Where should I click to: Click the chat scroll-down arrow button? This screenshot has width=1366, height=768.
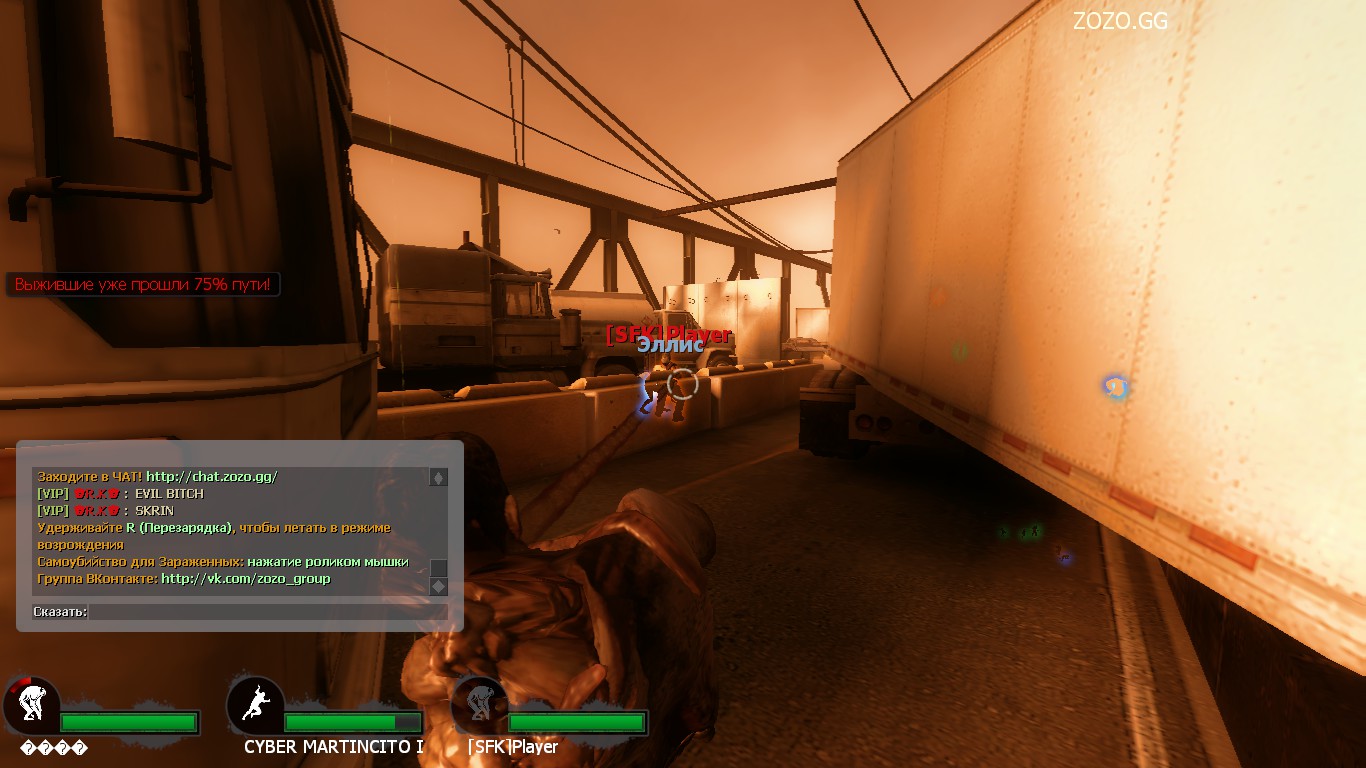pyautogui.click(x=438, y=586)
